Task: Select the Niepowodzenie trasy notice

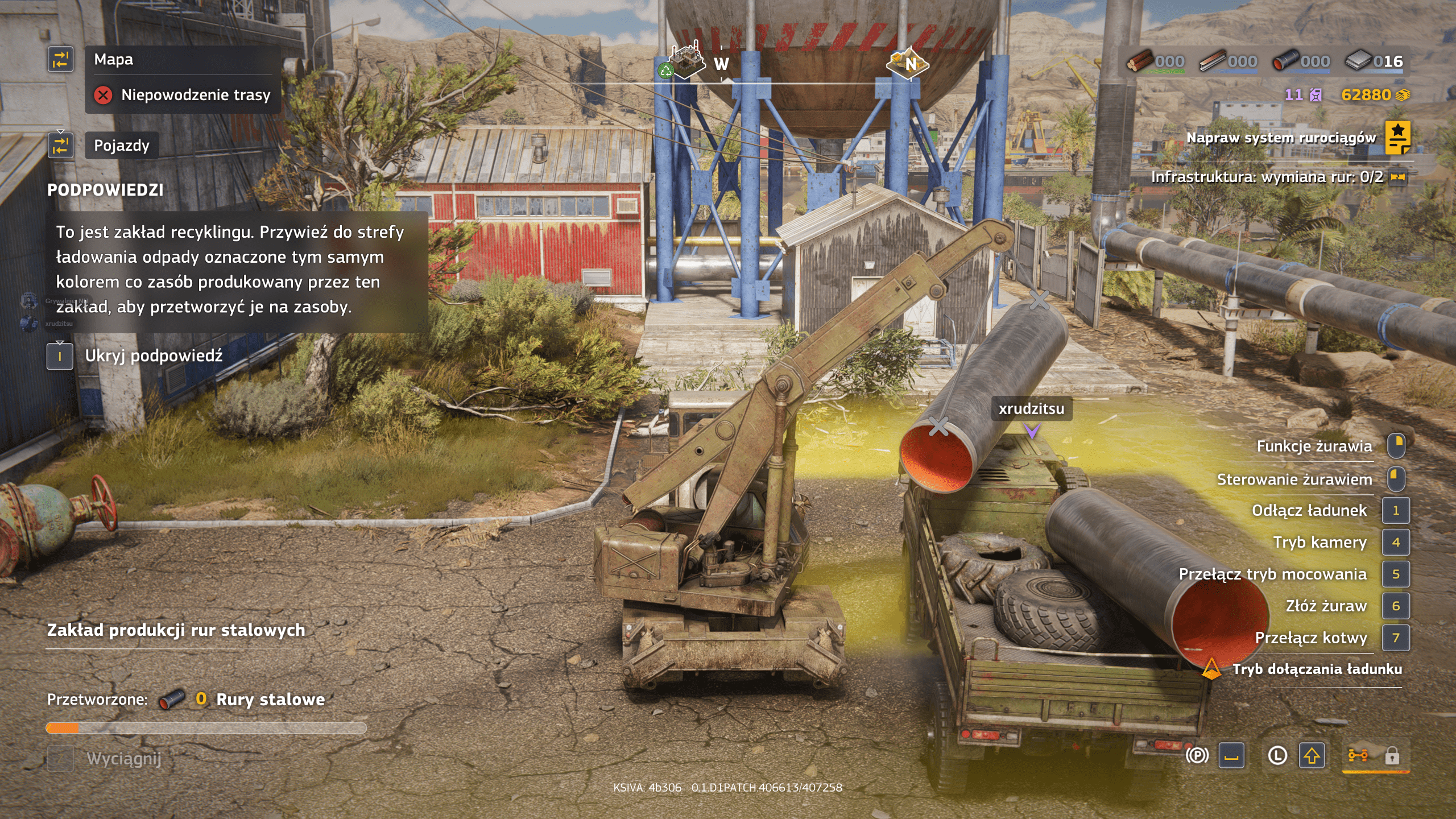Action: (195, 95)
